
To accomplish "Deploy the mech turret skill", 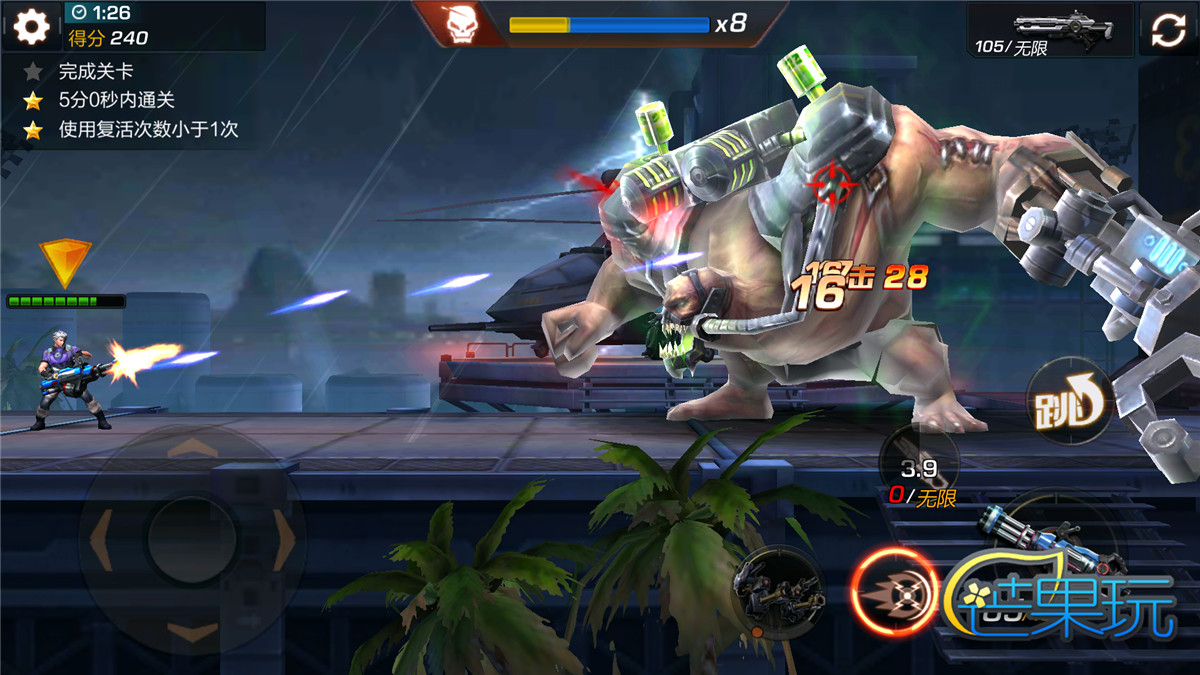I will point(778,592).
